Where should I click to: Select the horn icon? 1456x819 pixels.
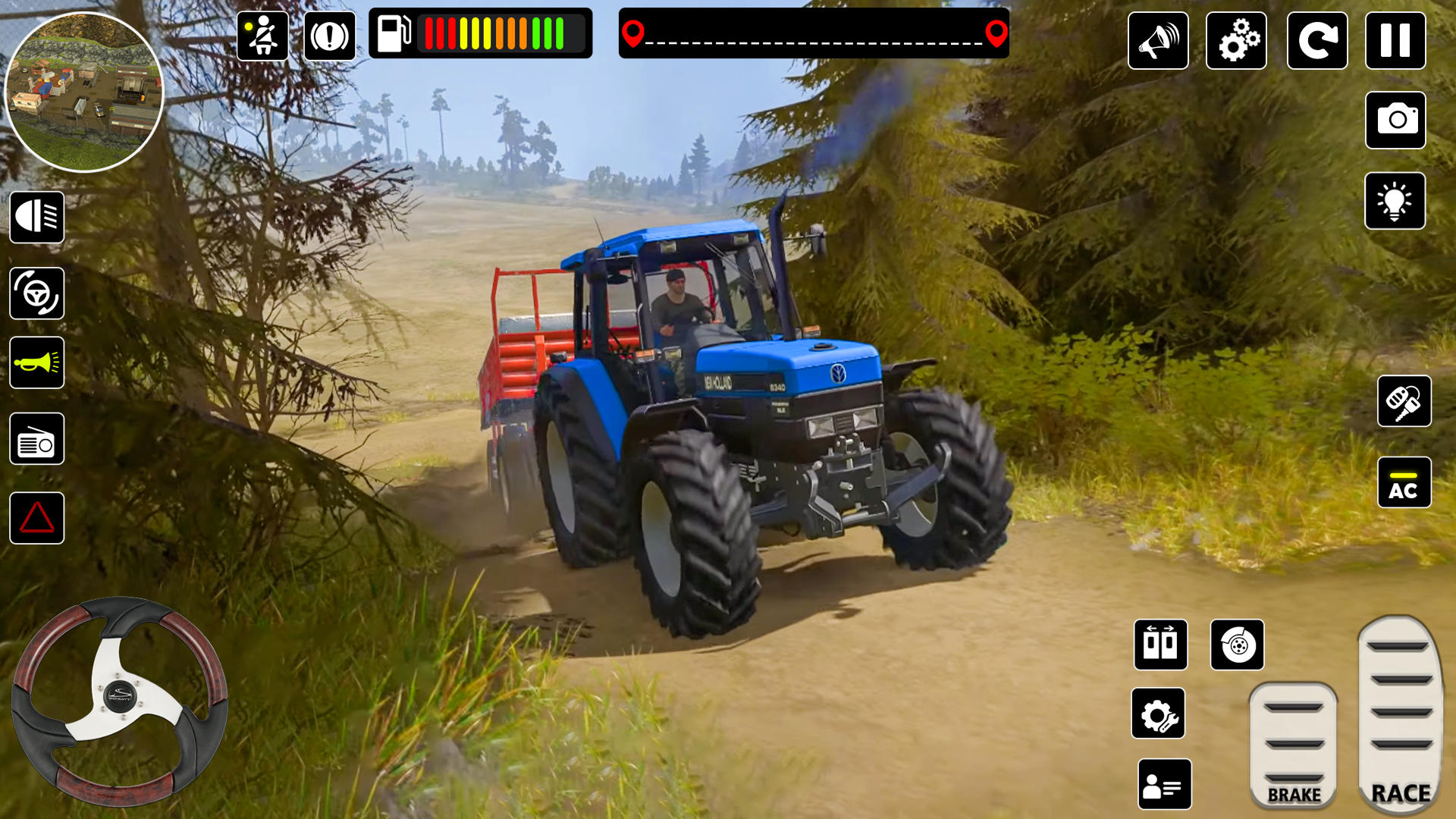point(37,362)
